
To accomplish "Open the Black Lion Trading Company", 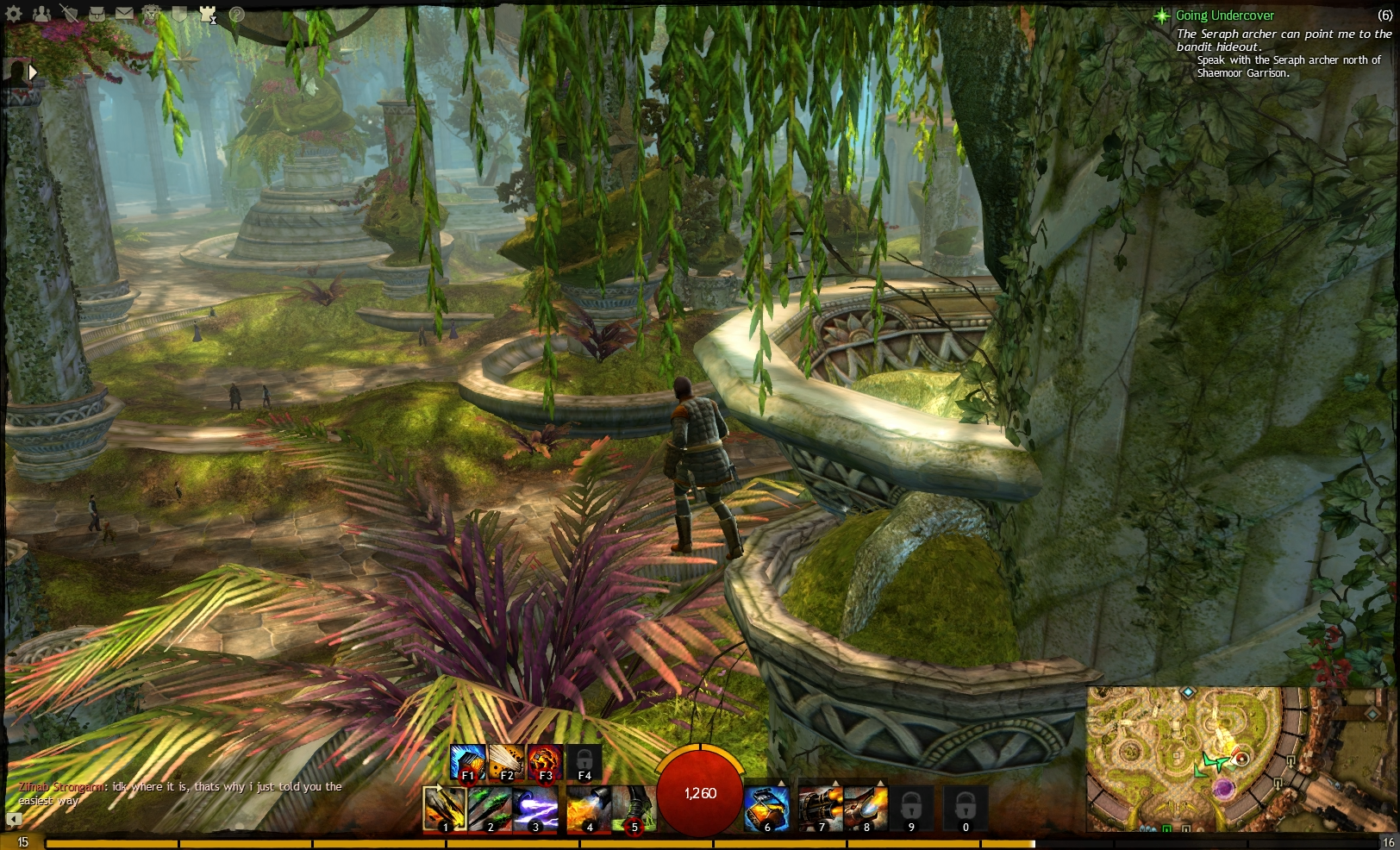I will point(151,12).
